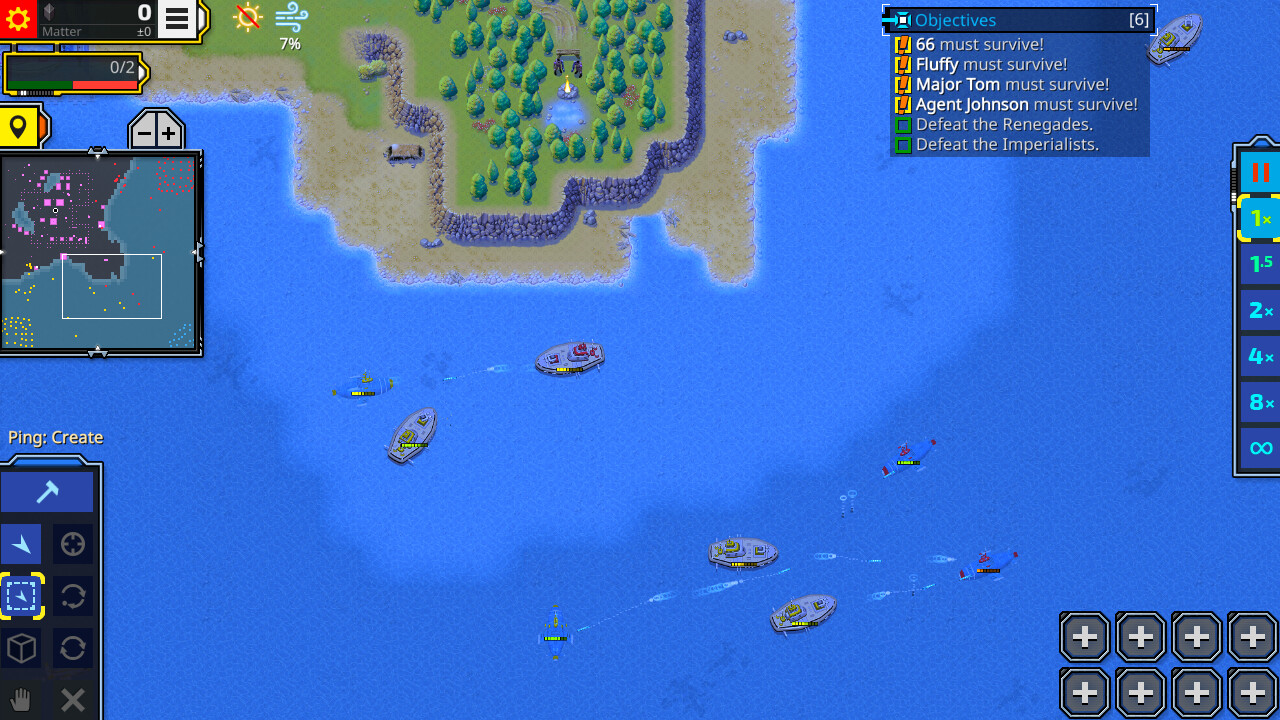Pause the game with the red pause control
This screenshot has width=1280, height=720.
(1258, 171)
